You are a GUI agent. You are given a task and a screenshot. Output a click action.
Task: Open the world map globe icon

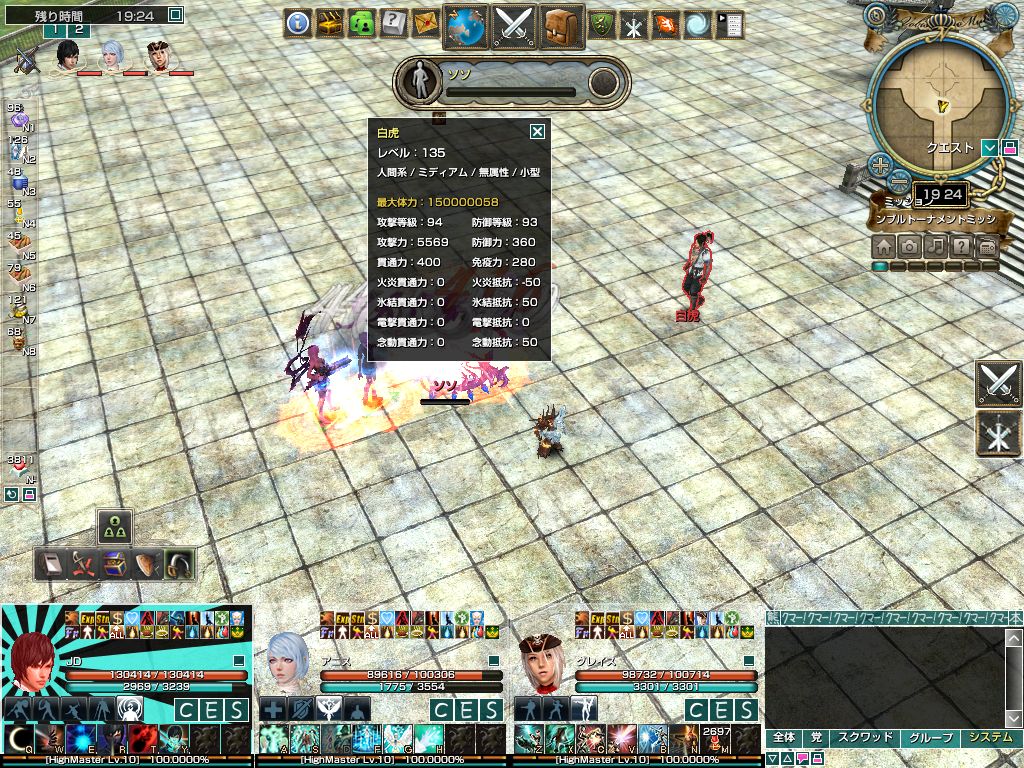(465, 25)
